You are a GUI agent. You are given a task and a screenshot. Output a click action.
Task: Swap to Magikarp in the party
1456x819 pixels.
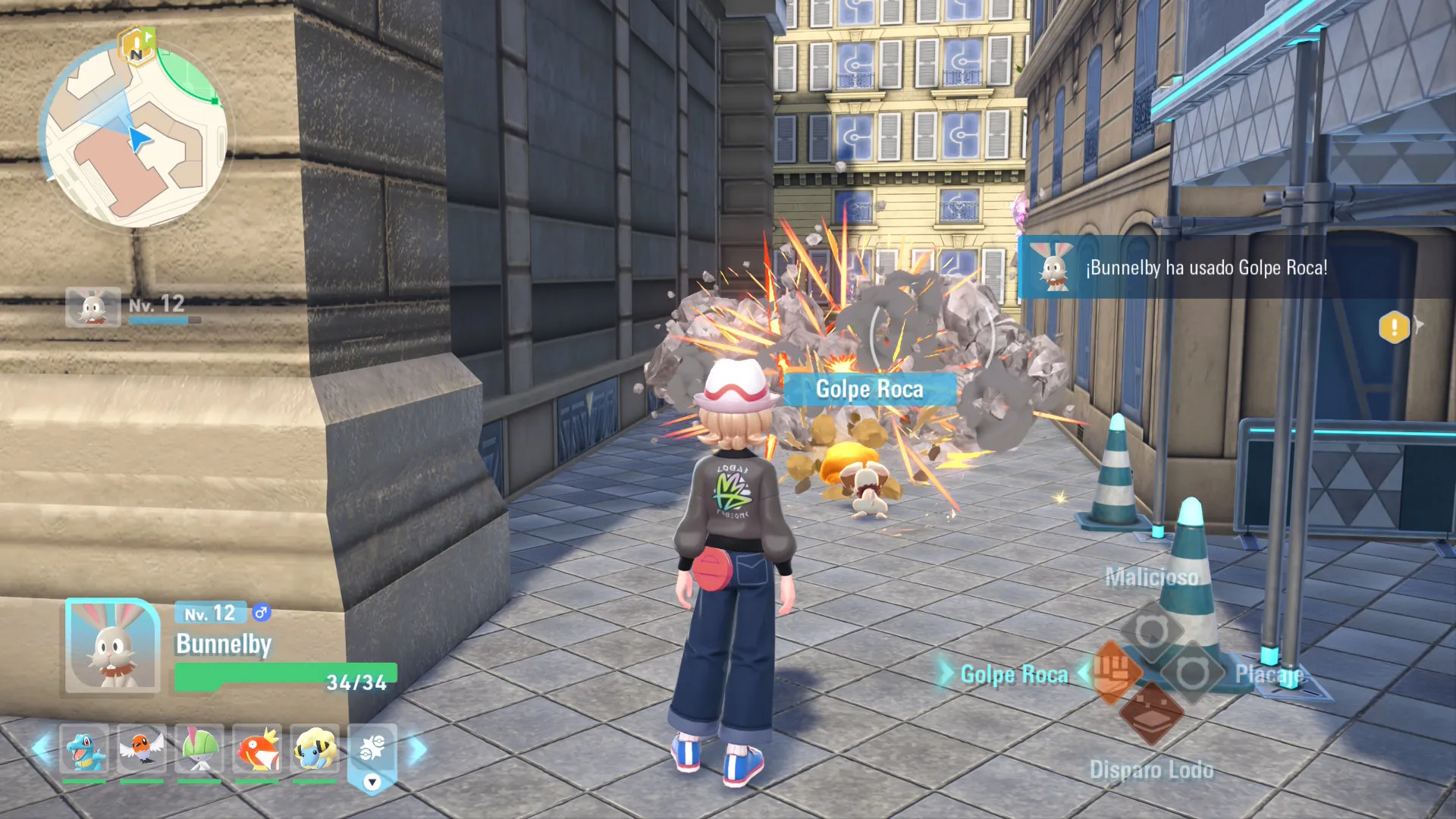[x=257, y=749]
